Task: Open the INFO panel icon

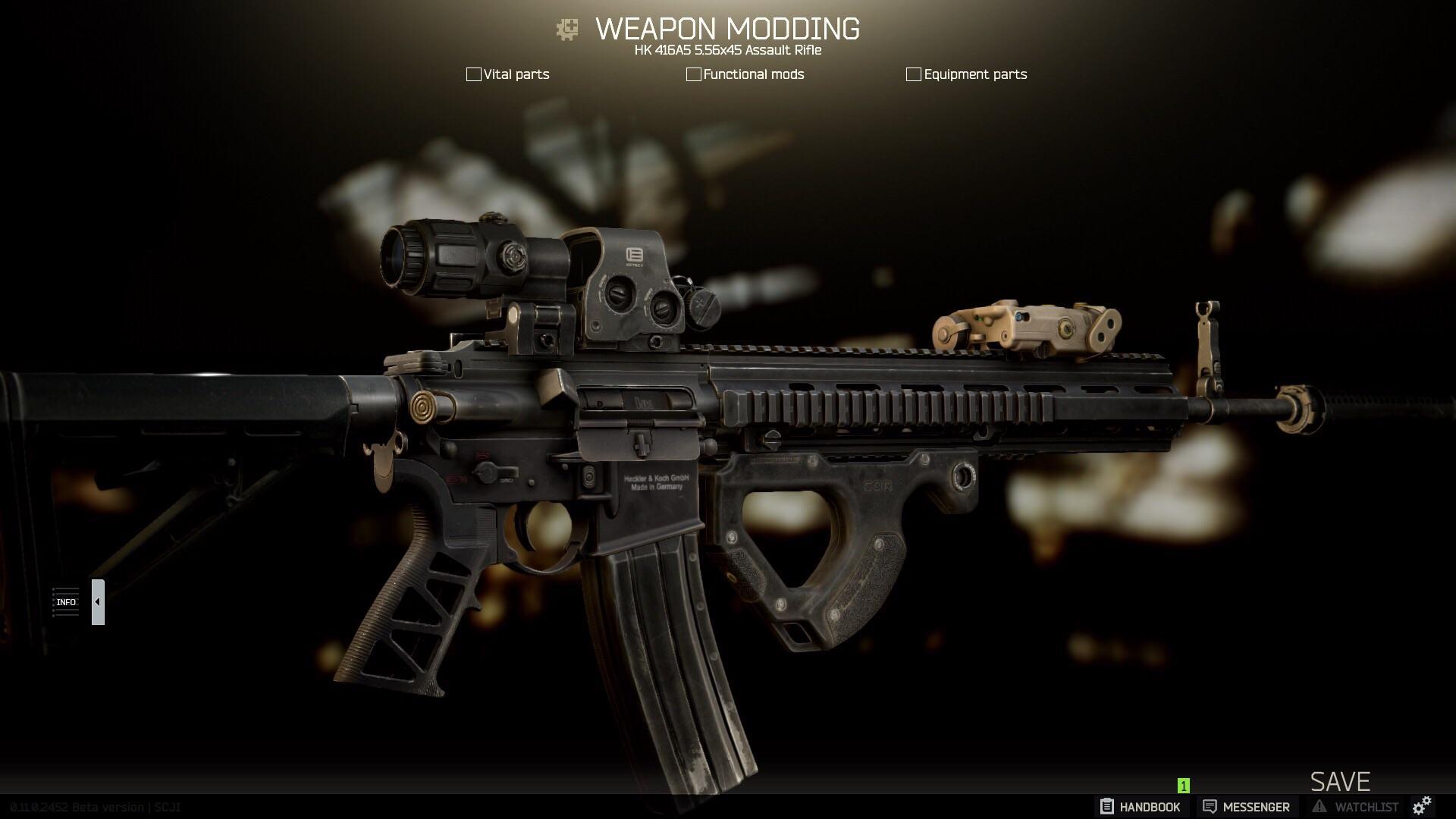Action: point(66,601)
